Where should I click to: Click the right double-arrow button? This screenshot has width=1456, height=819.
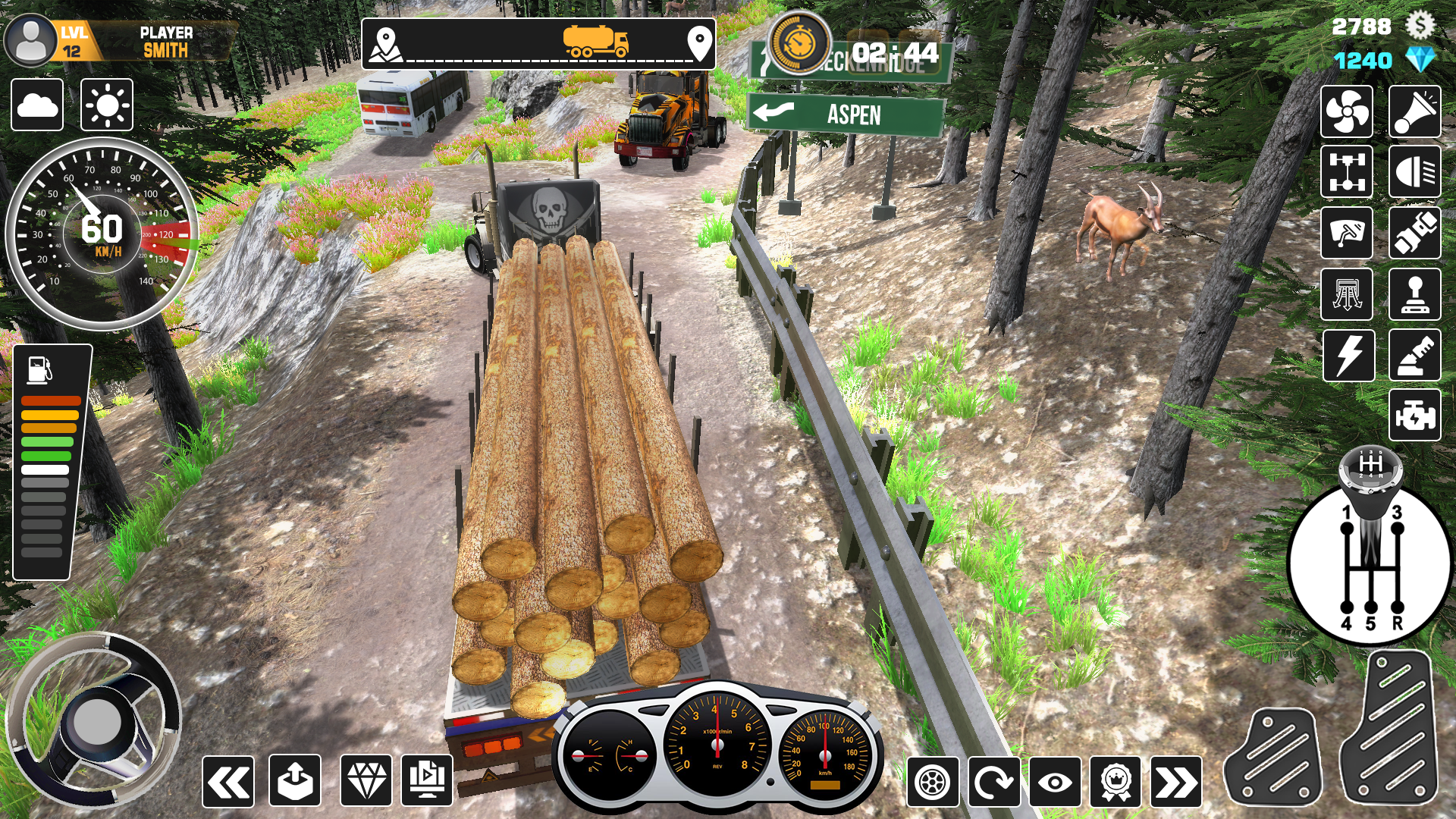(1176, 782)
